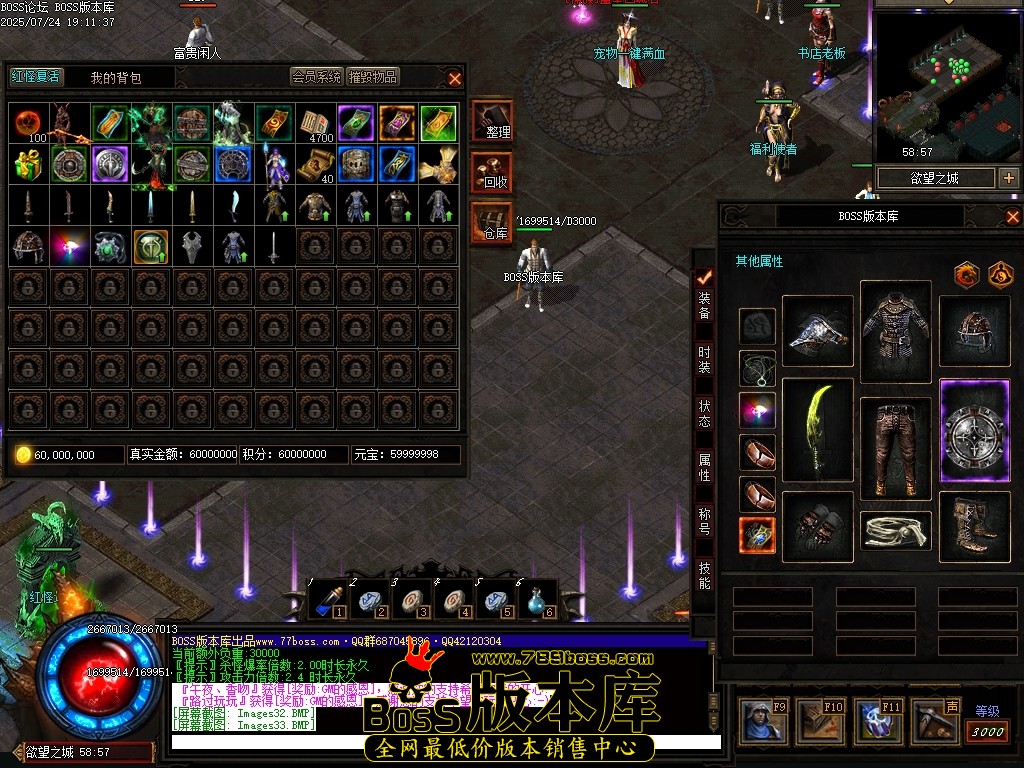Open the 仓库 warehouse

[493, 223]
